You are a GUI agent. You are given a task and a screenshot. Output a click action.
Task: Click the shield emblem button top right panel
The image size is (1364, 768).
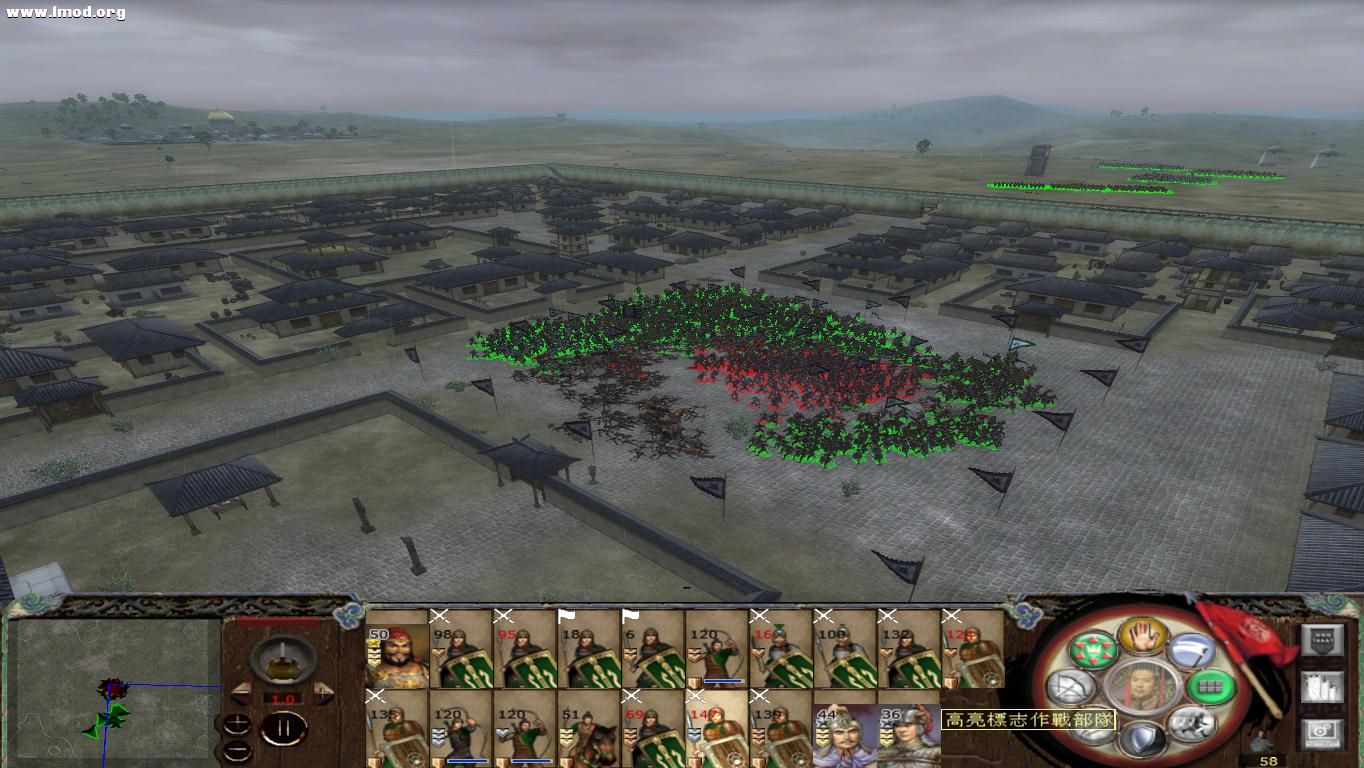pyautogui.click(x=1322, y=639)
